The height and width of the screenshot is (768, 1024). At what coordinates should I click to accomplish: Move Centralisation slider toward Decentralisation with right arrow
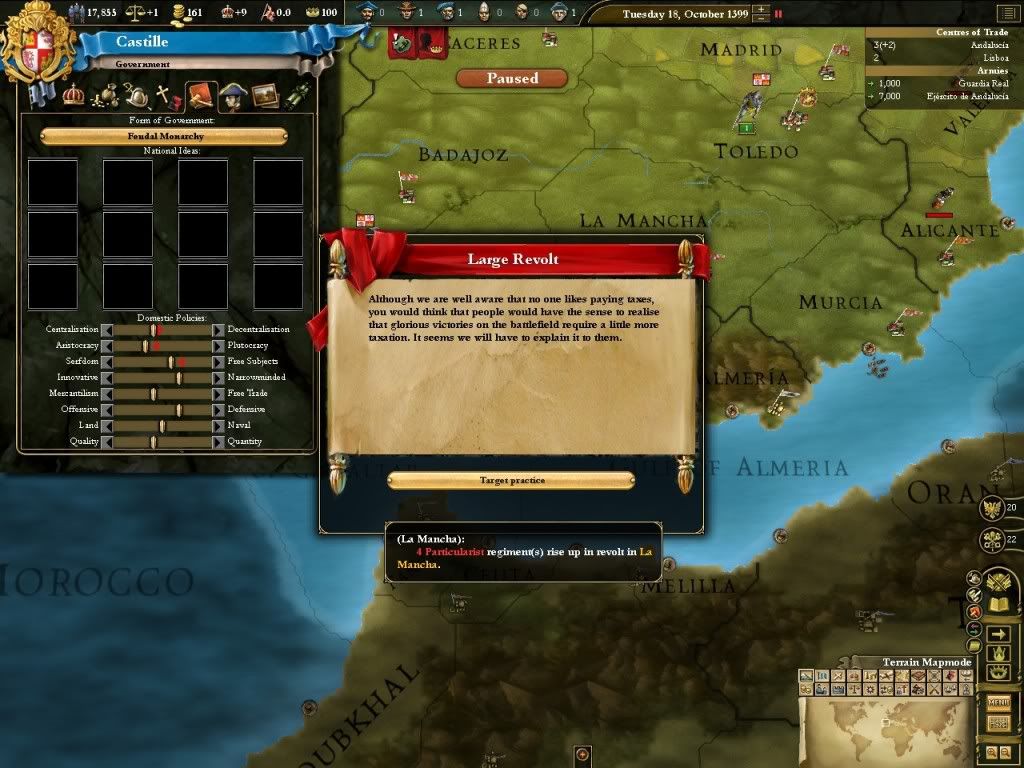pyautogui.click(x=218, y=329)
